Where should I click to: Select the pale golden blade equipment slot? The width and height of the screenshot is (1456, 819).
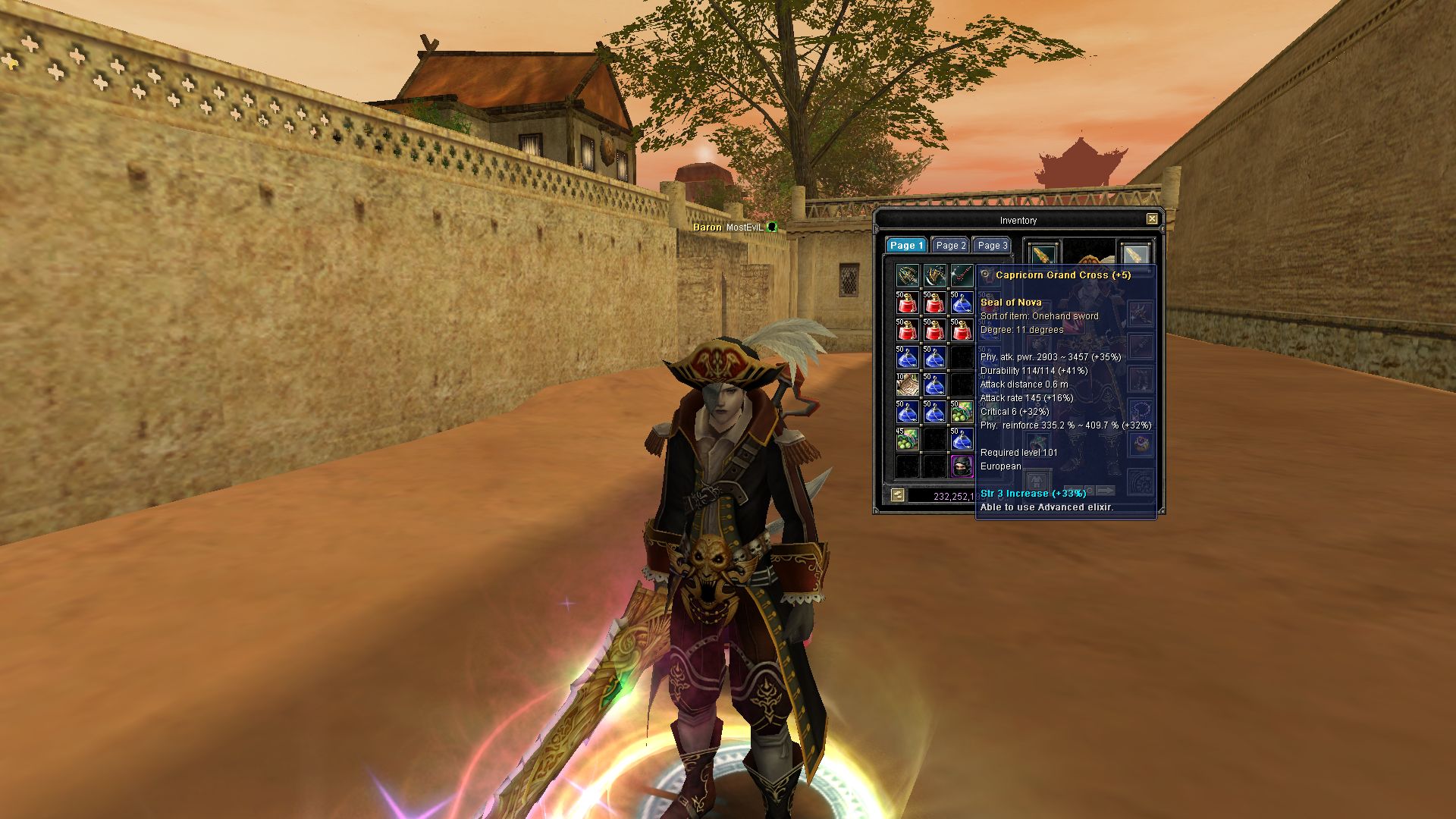(x=1135, y=254)
